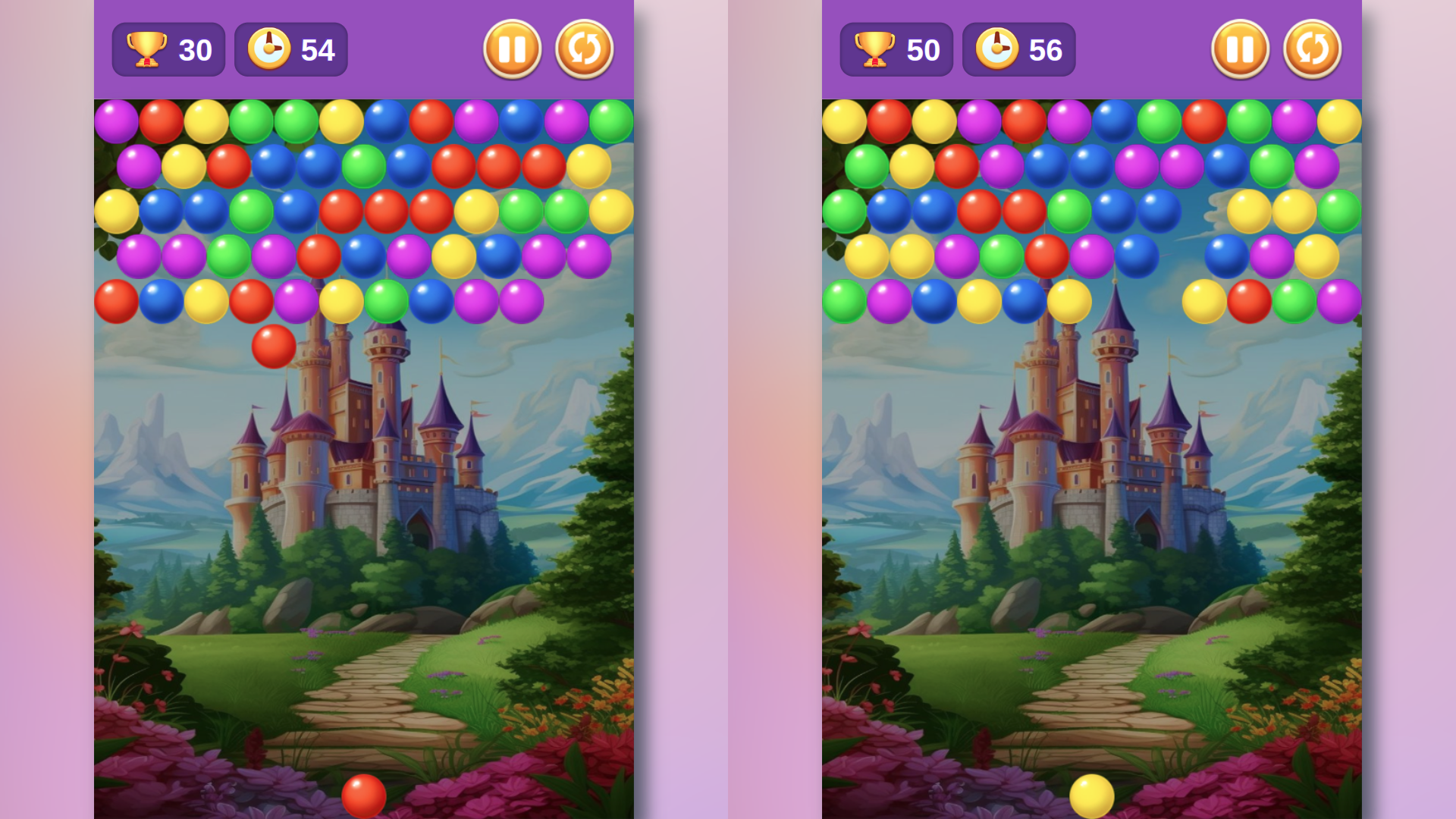1456x819 pixels.
Task: Restart the left game session
Action: point(585,49)
